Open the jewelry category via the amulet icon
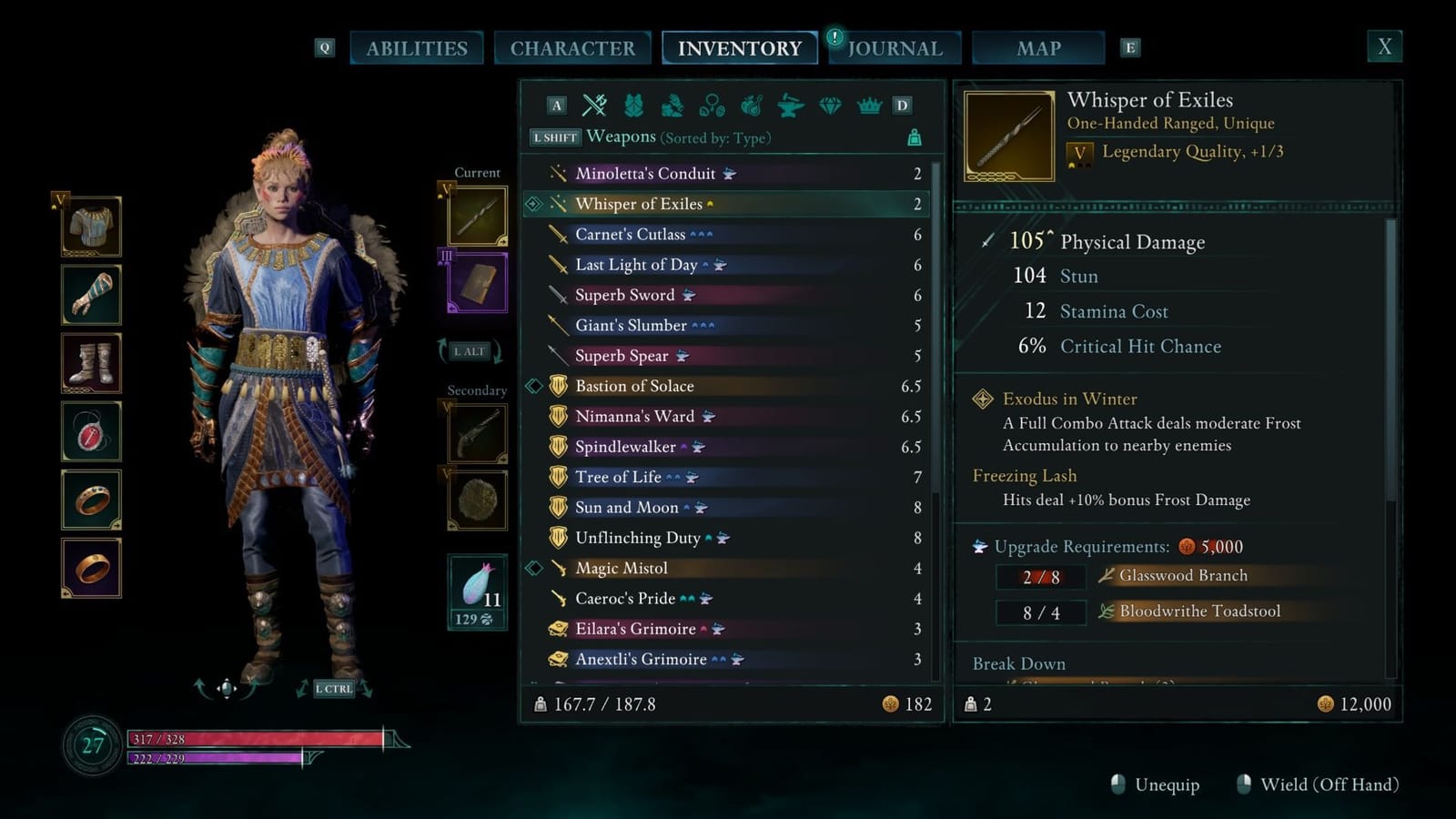 click(x=713, y=106)
